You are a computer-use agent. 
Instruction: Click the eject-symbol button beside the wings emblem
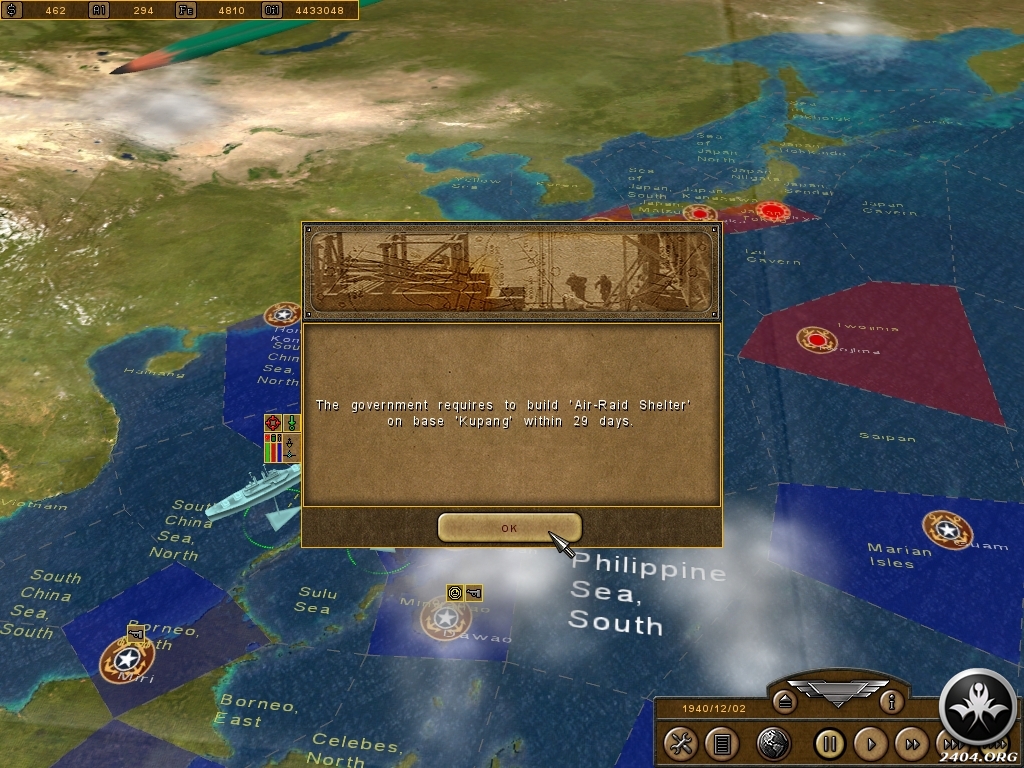pos(785,702)
